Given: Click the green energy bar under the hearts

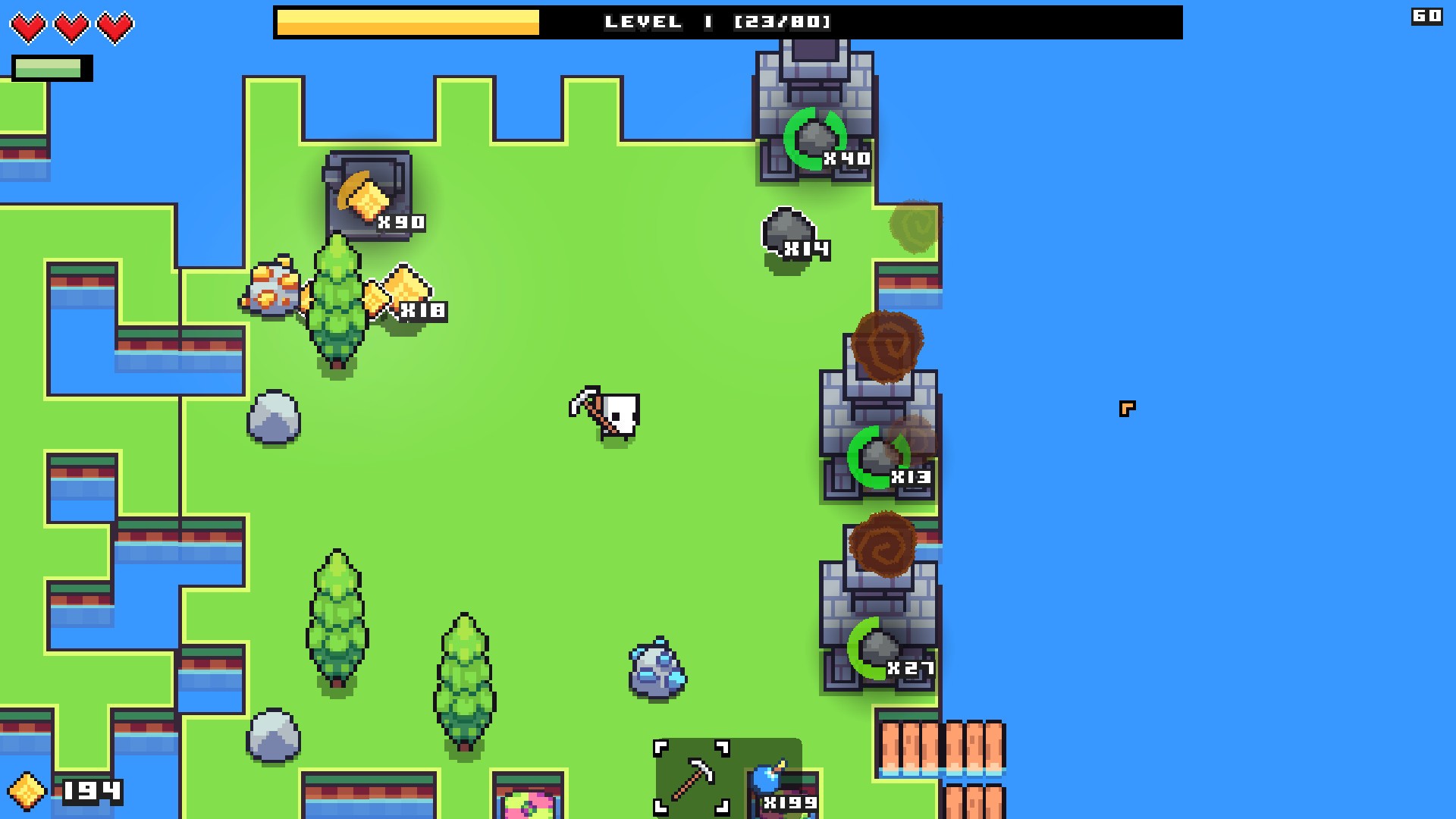Looking at the screenshot, I should (47, 68).
